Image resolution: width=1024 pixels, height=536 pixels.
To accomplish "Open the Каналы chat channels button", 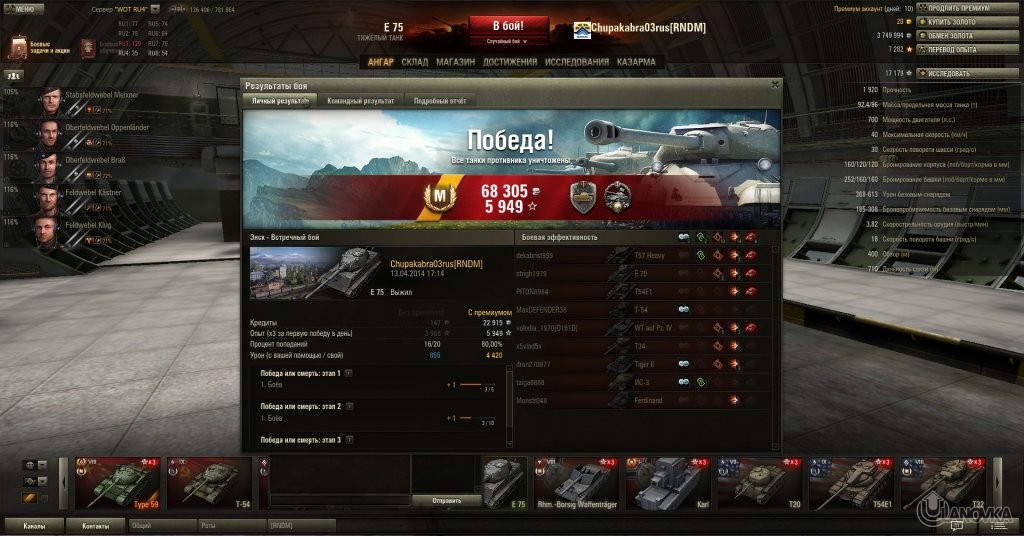I will tap(34, 524).
